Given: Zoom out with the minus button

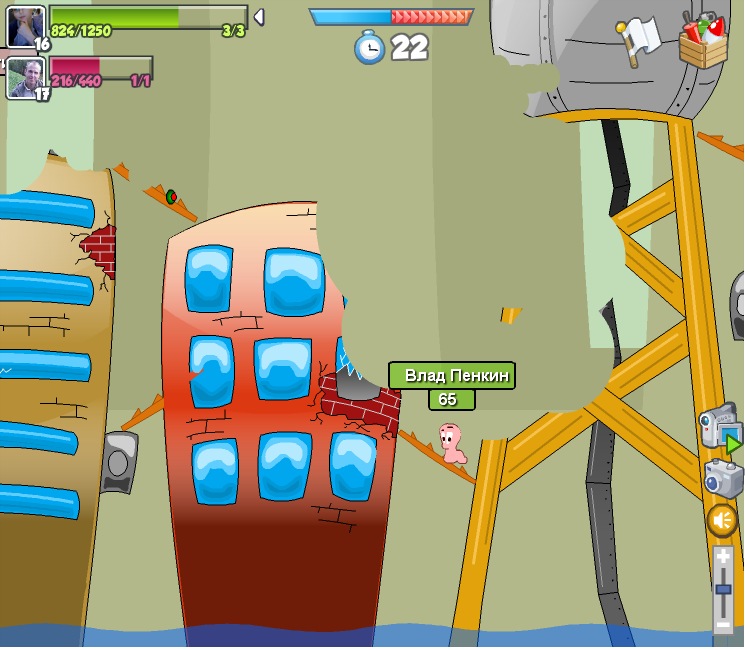Looking at the screenshot, I should 723,625.
